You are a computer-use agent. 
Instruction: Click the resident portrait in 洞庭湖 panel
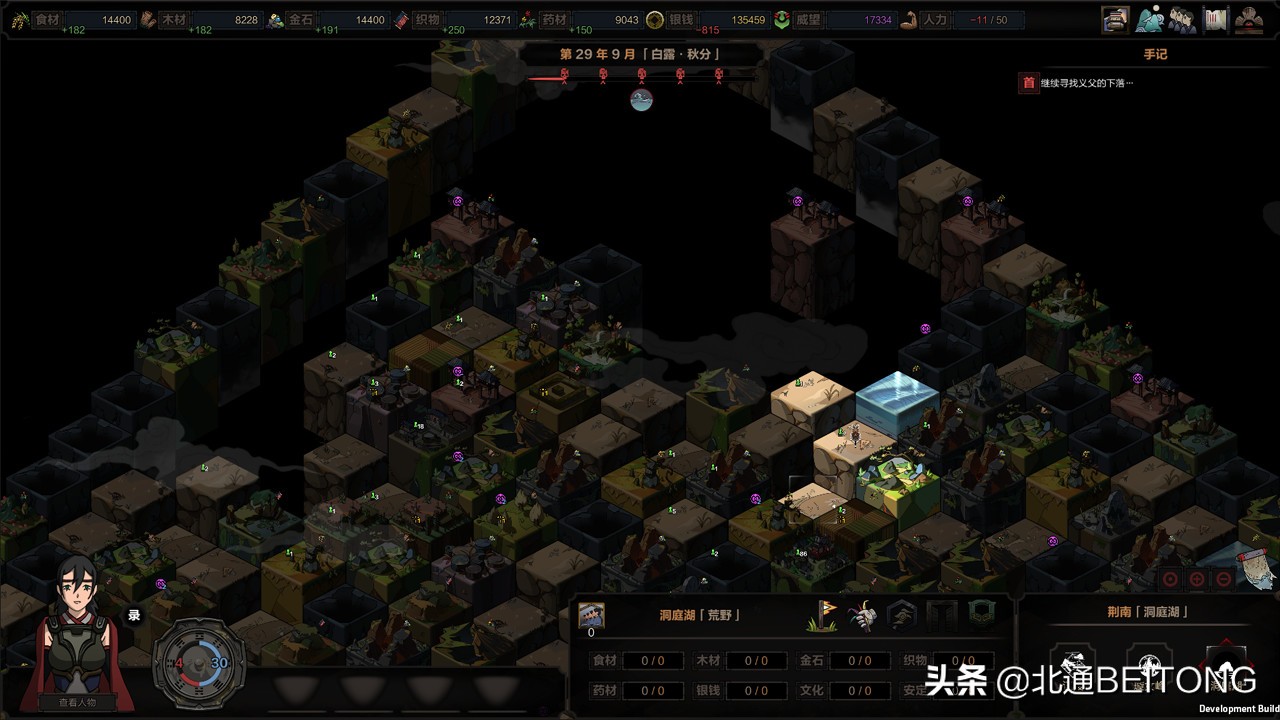(x=591, y=615)
